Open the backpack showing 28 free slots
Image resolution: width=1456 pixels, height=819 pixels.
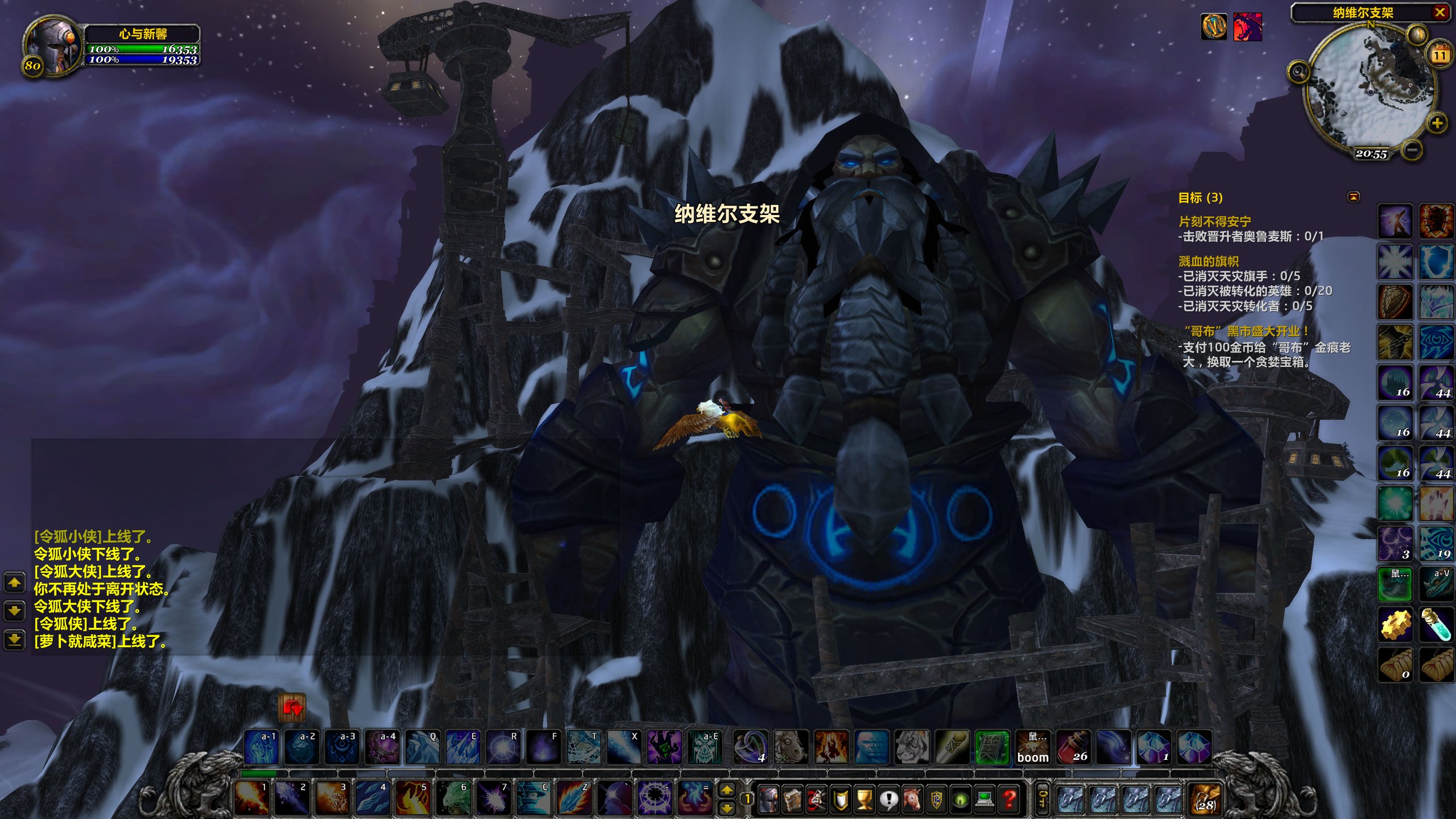(1205, 799)
